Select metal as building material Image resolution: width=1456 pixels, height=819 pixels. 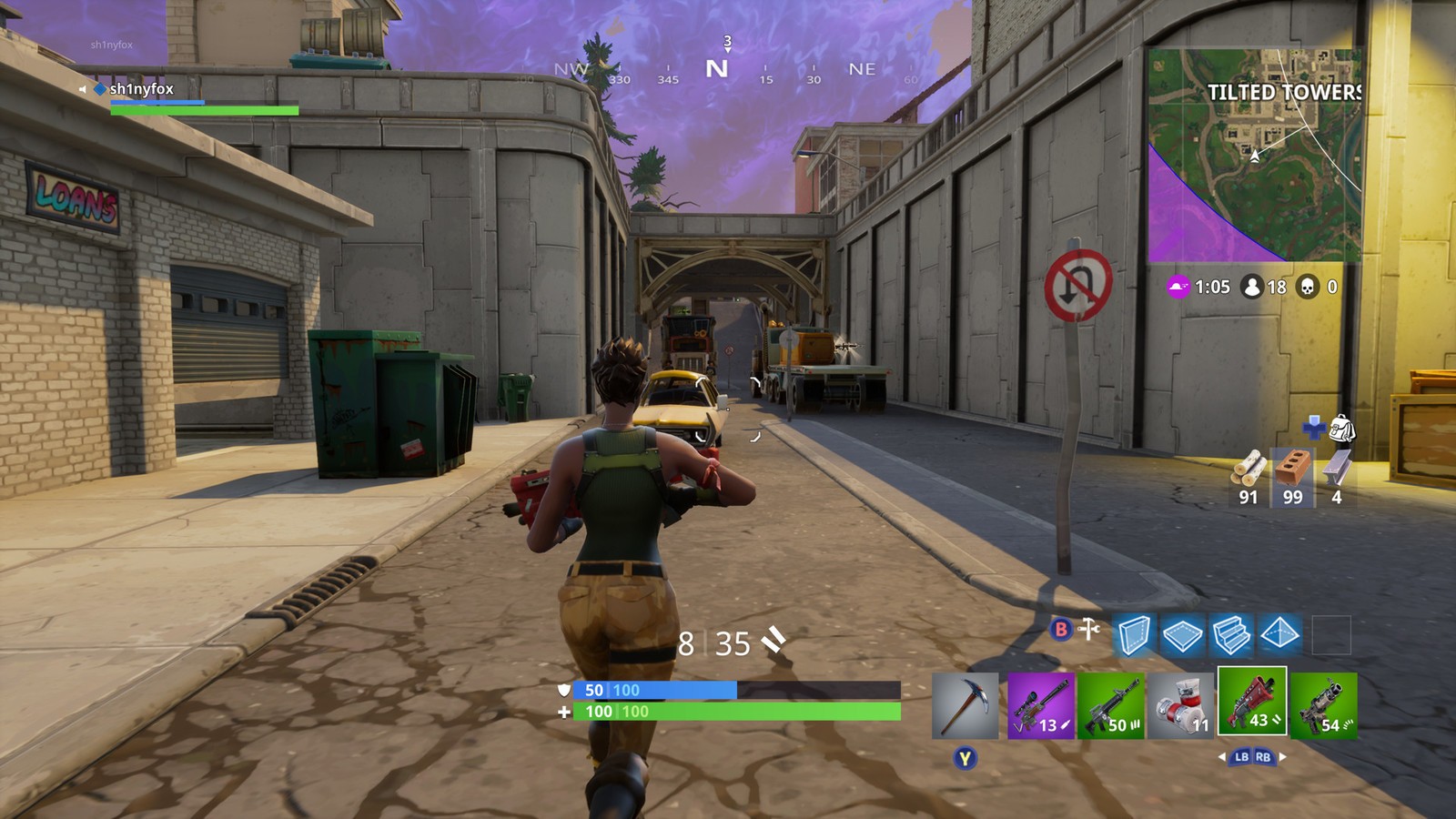pyautogui.click(x=1336, y=472)
